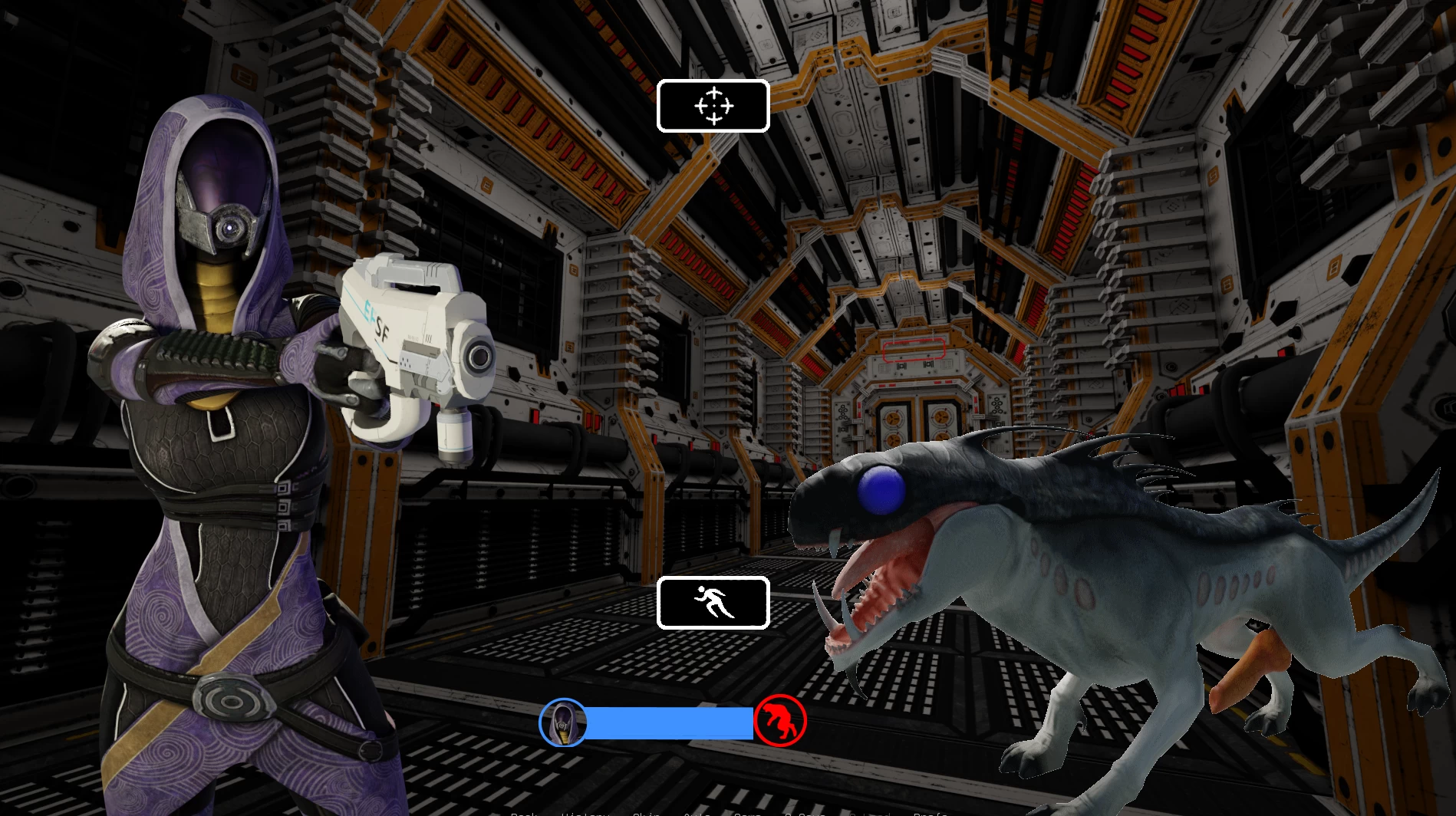Screen dimensions: 1456x816
Task: Choose the crosshair shoot action
Action: pyautogui.click(x=713, y=106)
